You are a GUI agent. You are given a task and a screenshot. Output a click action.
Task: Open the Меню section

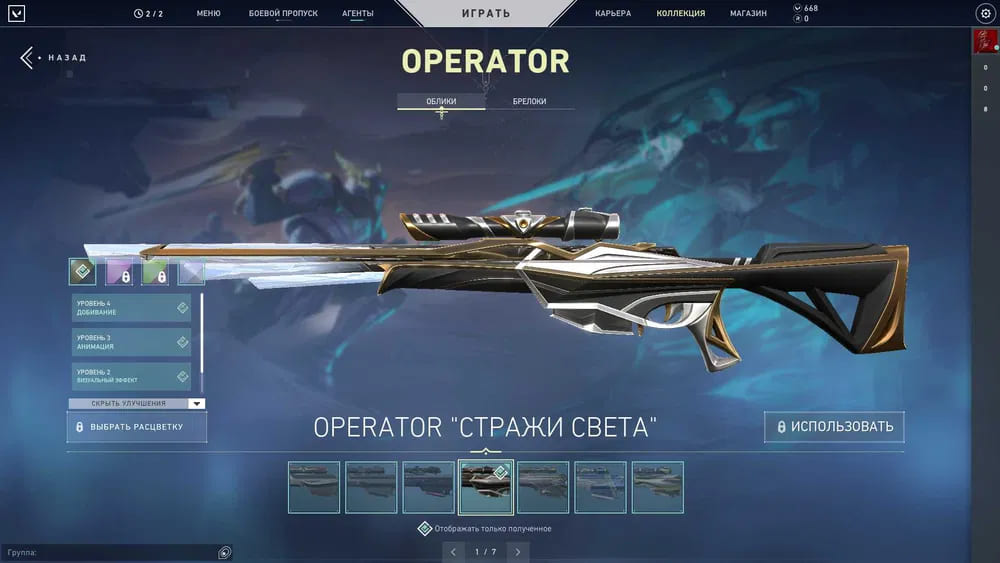[208, 13]
